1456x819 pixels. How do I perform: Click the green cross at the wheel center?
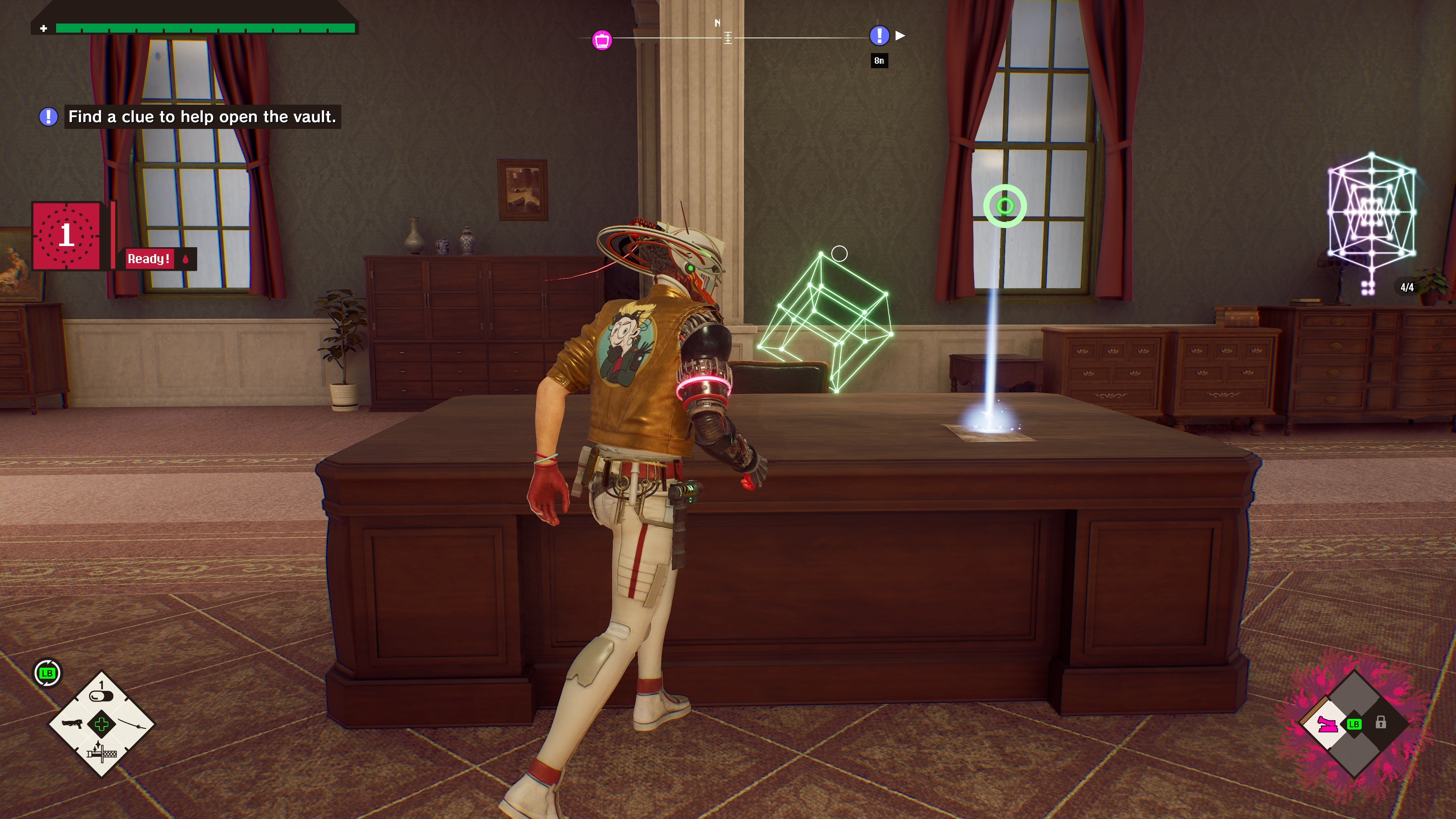[x=102, y=724]
